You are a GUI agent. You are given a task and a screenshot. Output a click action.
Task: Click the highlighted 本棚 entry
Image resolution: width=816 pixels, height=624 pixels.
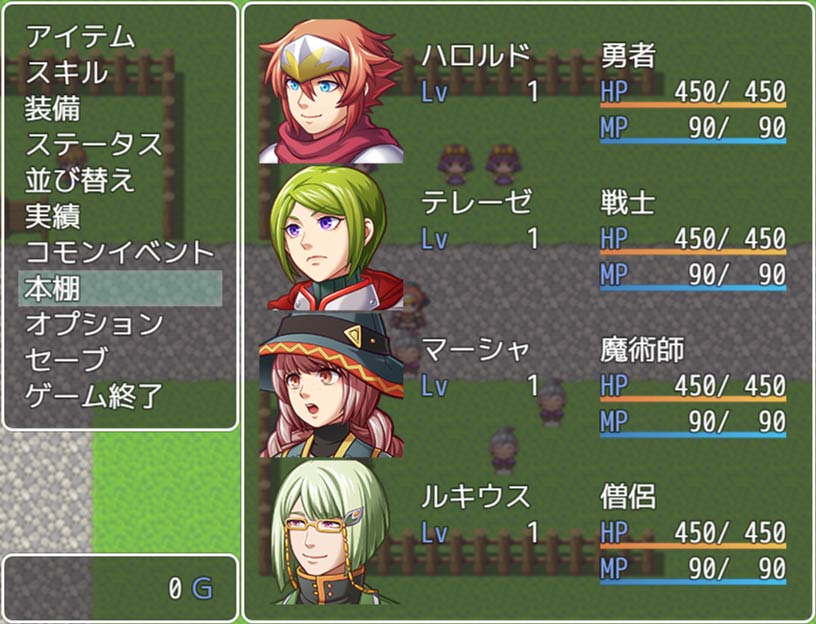(x=120, y=288)
